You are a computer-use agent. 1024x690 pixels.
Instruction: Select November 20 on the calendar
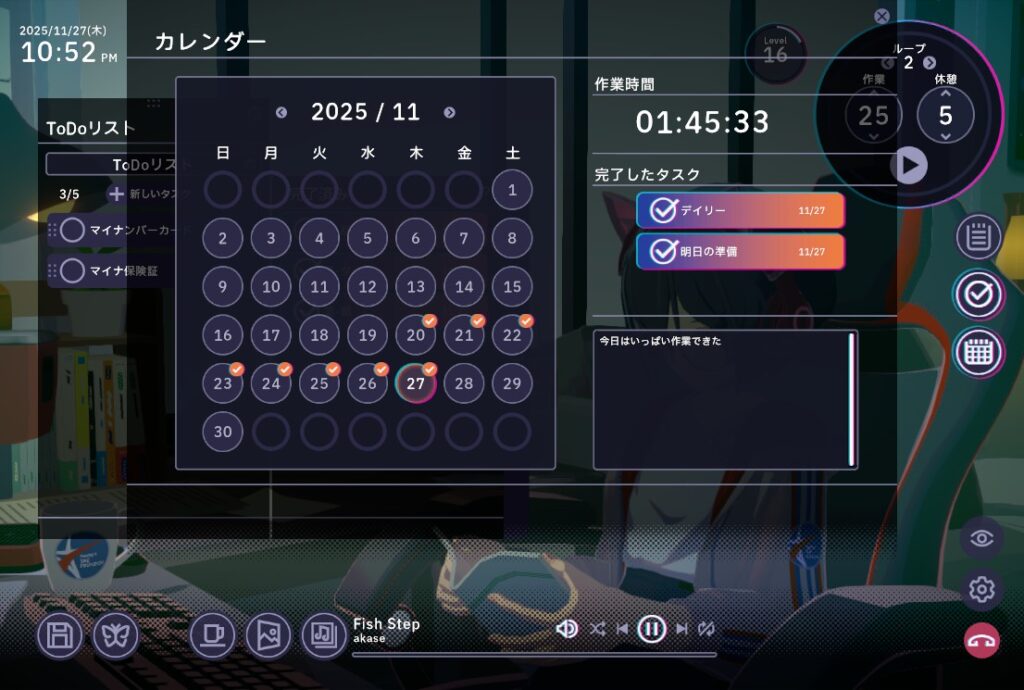(415, 335)
